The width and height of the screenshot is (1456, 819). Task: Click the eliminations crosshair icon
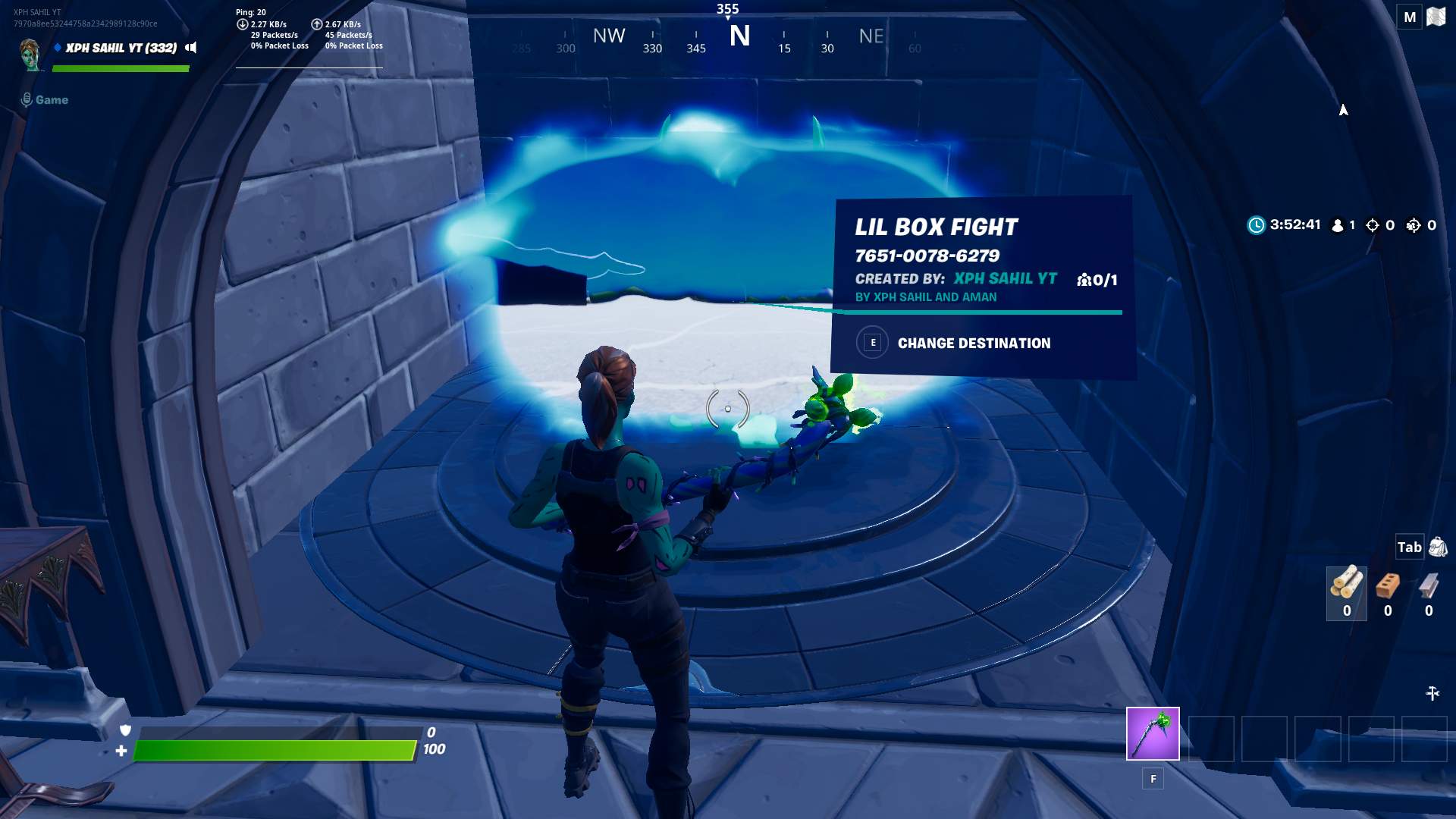[x=1374, y=224]
